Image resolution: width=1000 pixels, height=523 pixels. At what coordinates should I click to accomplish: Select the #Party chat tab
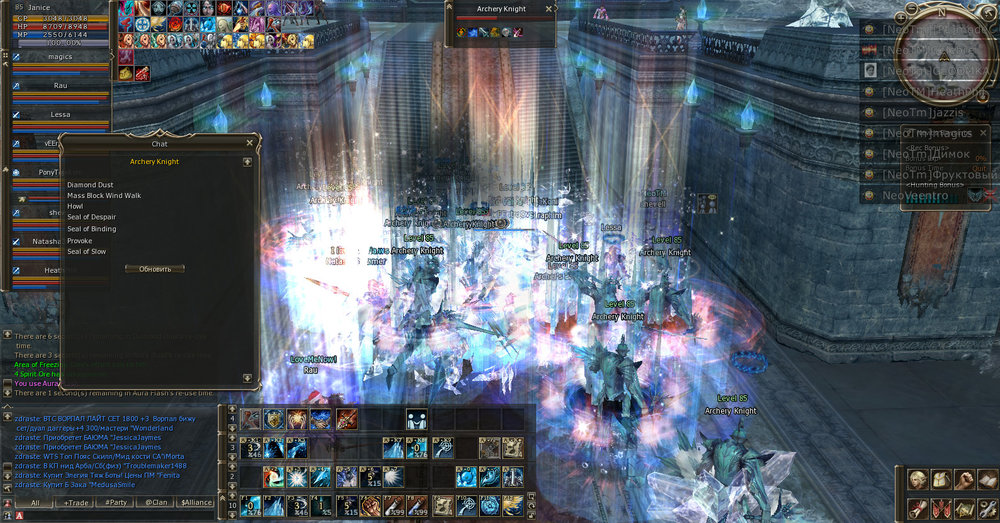point(117,503)
